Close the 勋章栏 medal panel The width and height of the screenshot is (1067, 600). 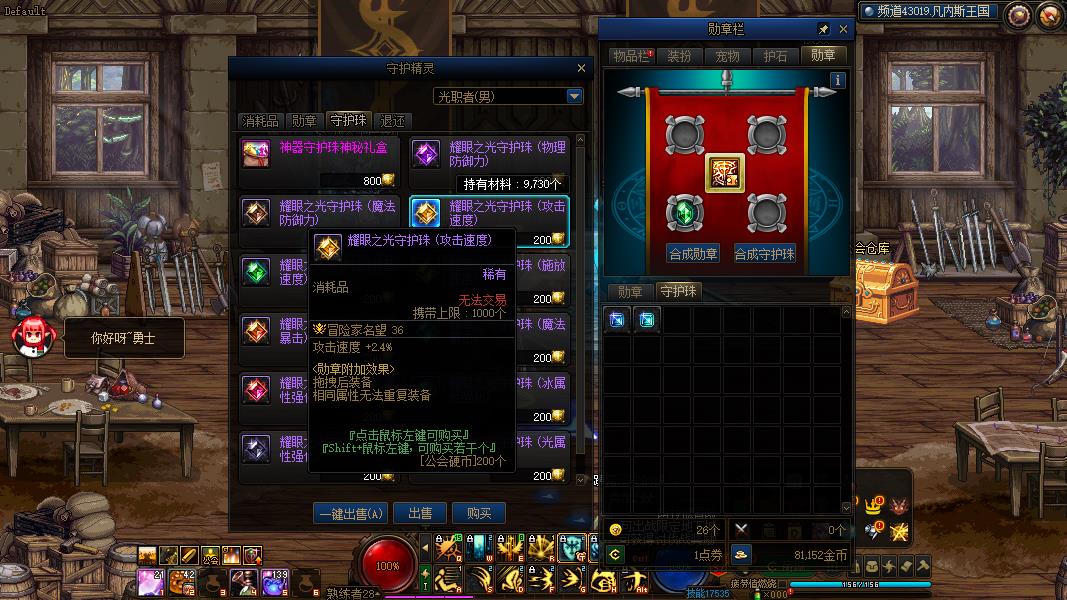click(843, 30)
